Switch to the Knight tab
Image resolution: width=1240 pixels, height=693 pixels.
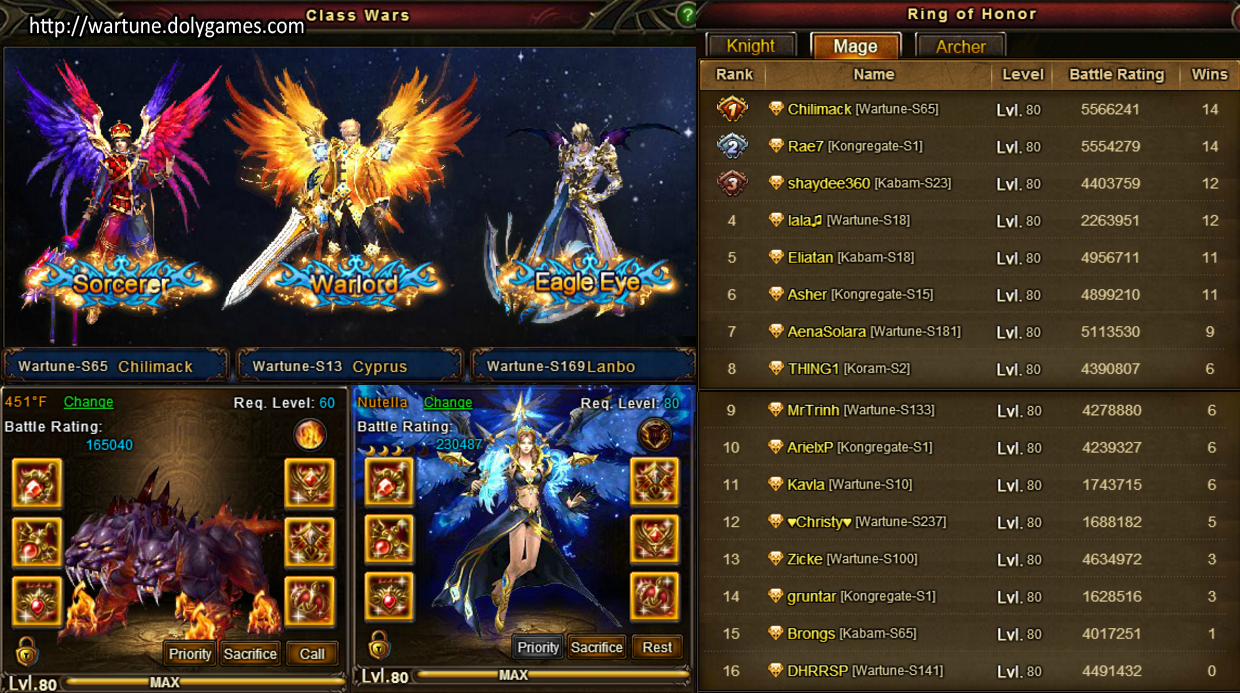coord(750,46)
